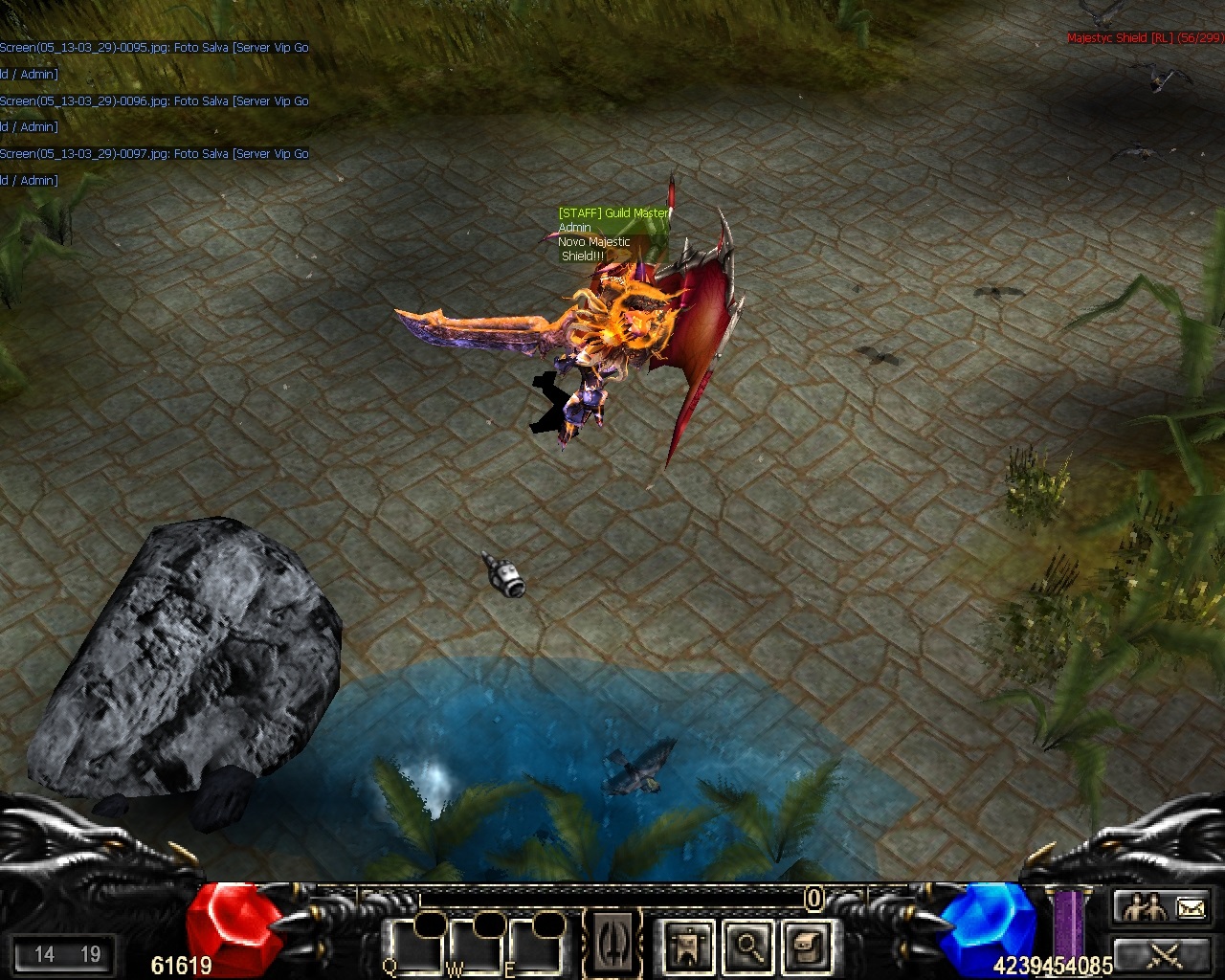
Task: Click the crossed swords button
Action: (1161, 953)
